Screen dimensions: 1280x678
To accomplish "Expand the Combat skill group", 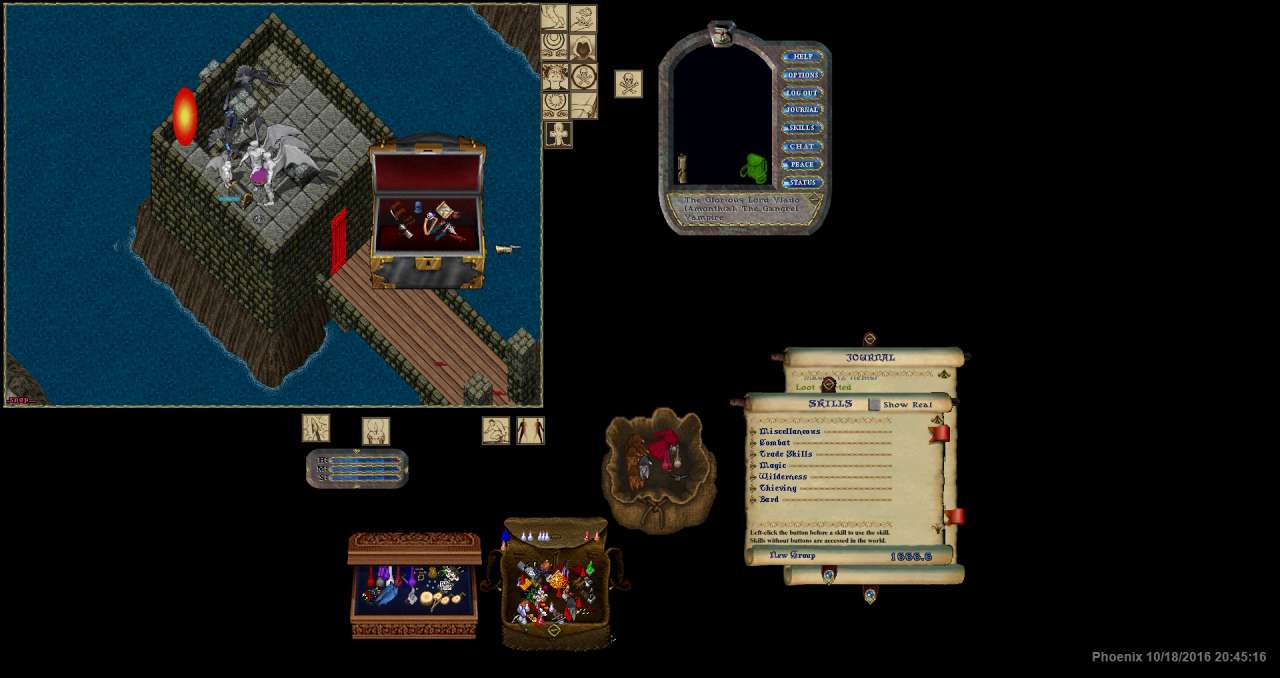I will click(x=754, y=443).
